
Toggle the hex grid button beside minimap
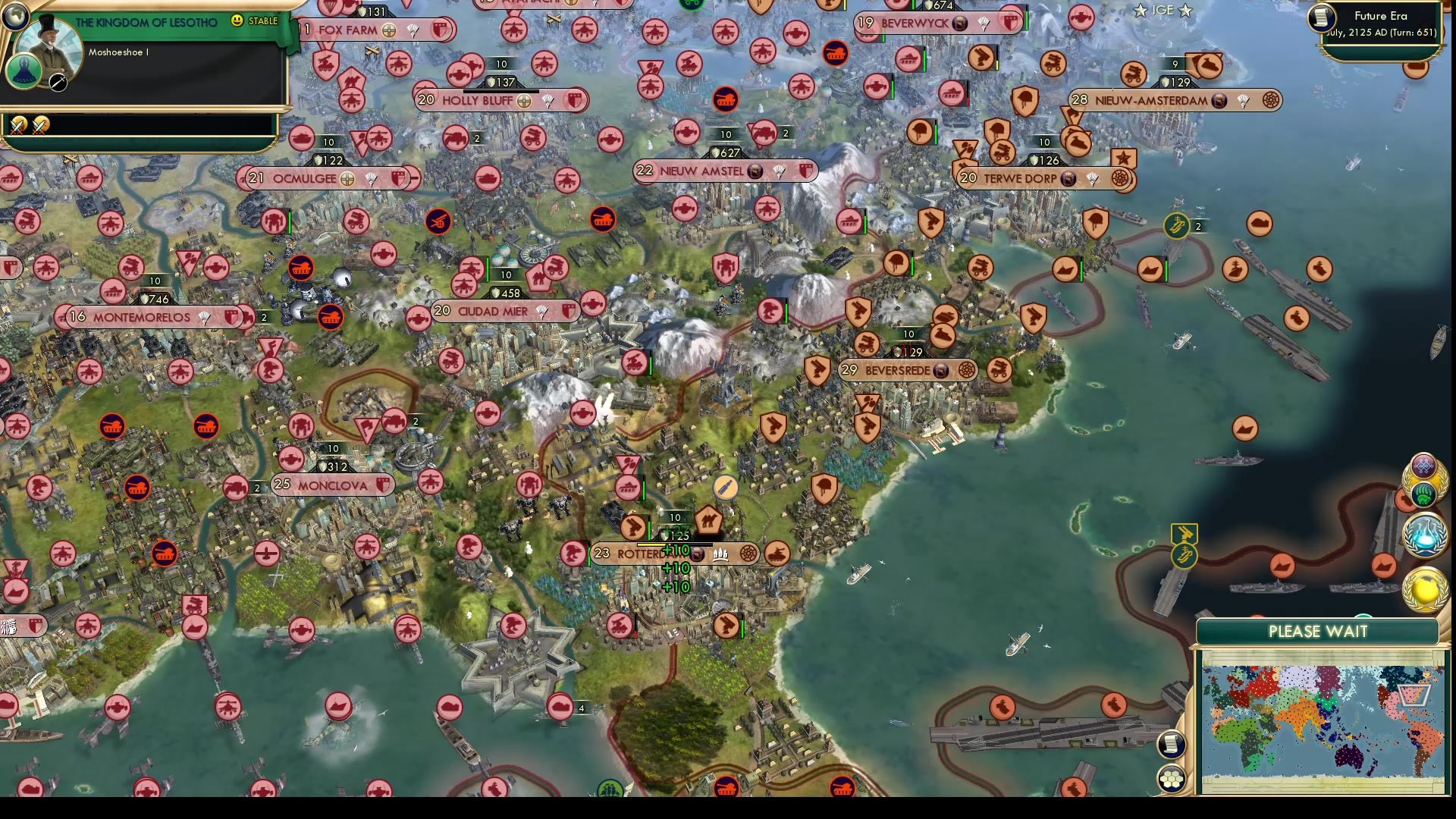coord(1171,779)
